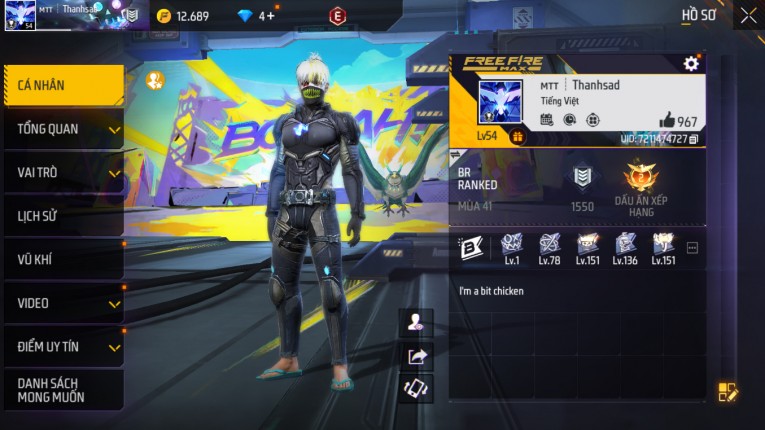Show the Video section
Screen dimensions: 765x430
pyautogui.click(x=62, y=303)
